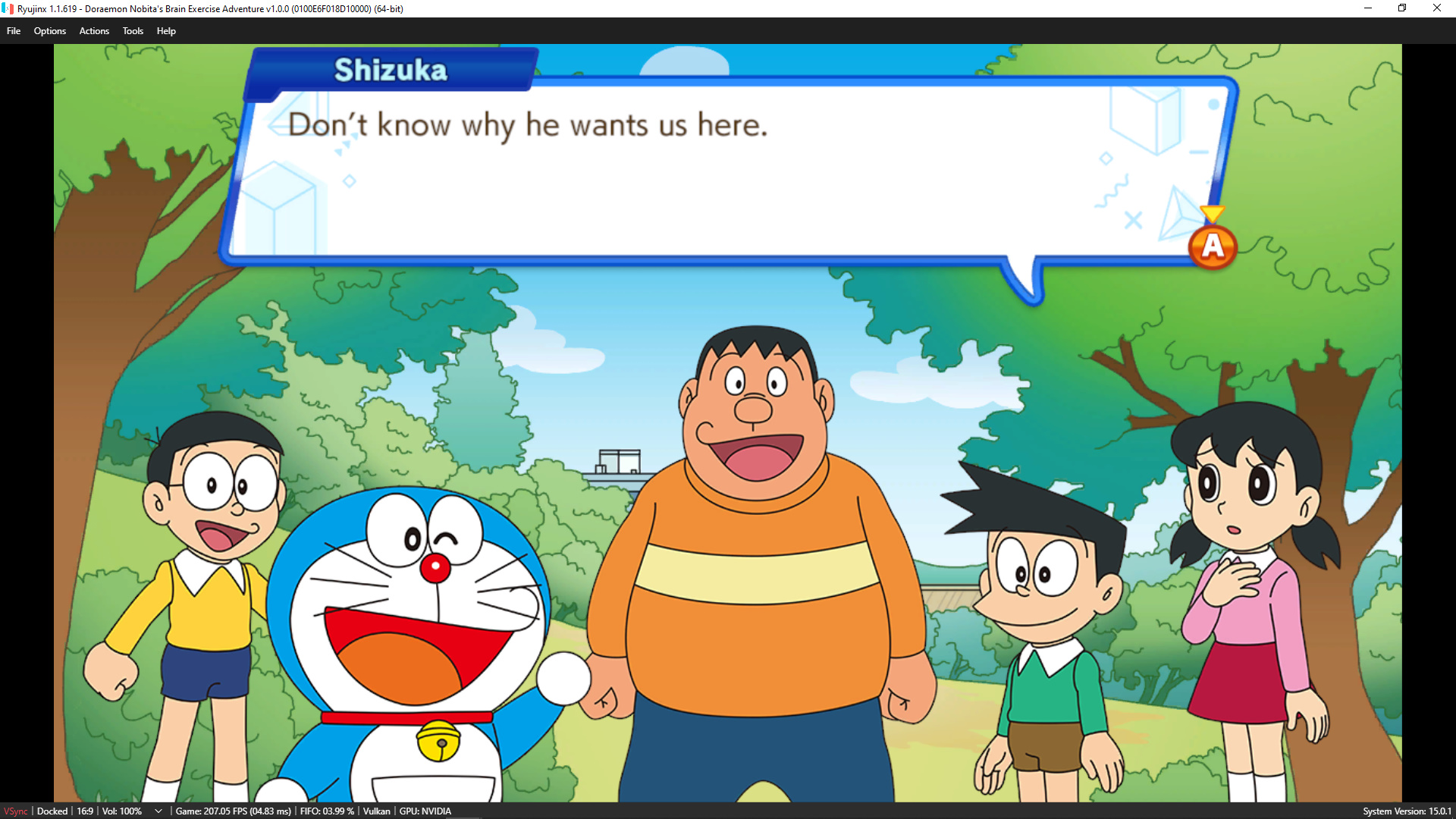Screen dimensions: 1456x819
Task: Toggle VSync in the status bar
Action: pyautogui.click(x=16, y=811)
